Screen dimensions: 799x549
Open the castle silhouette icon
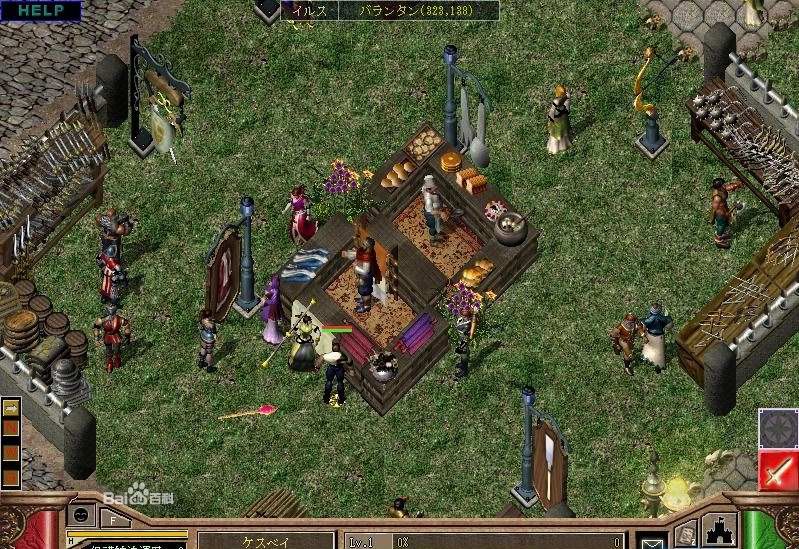pos(721,529)
